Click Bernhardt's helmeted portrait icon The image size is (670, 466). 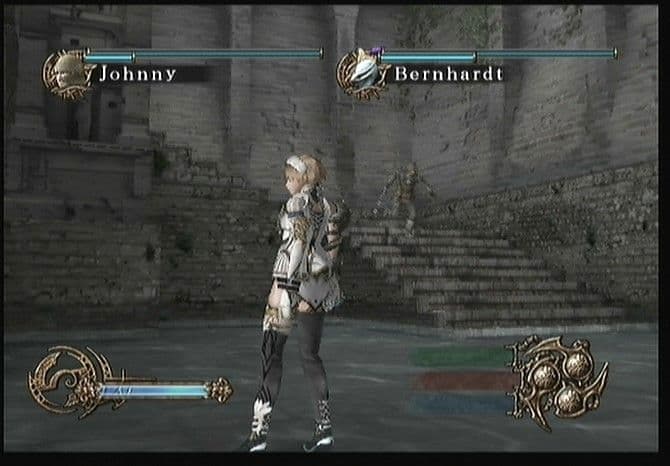click(x=362, y=73)
